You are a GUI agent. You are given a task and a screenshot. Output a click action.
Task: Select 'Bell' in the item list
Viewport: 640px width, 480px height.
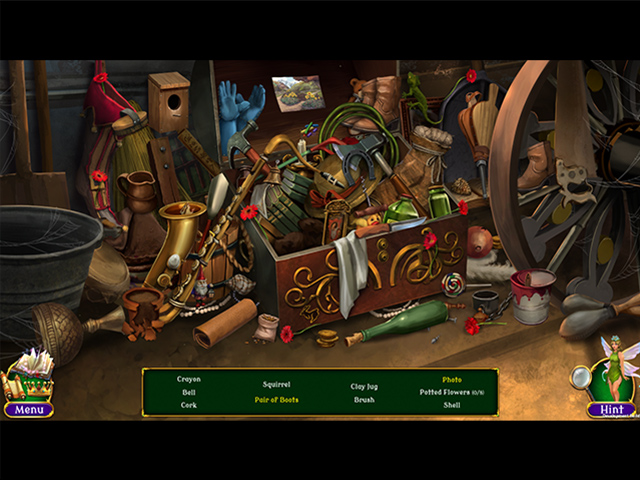tap(189, 392)
